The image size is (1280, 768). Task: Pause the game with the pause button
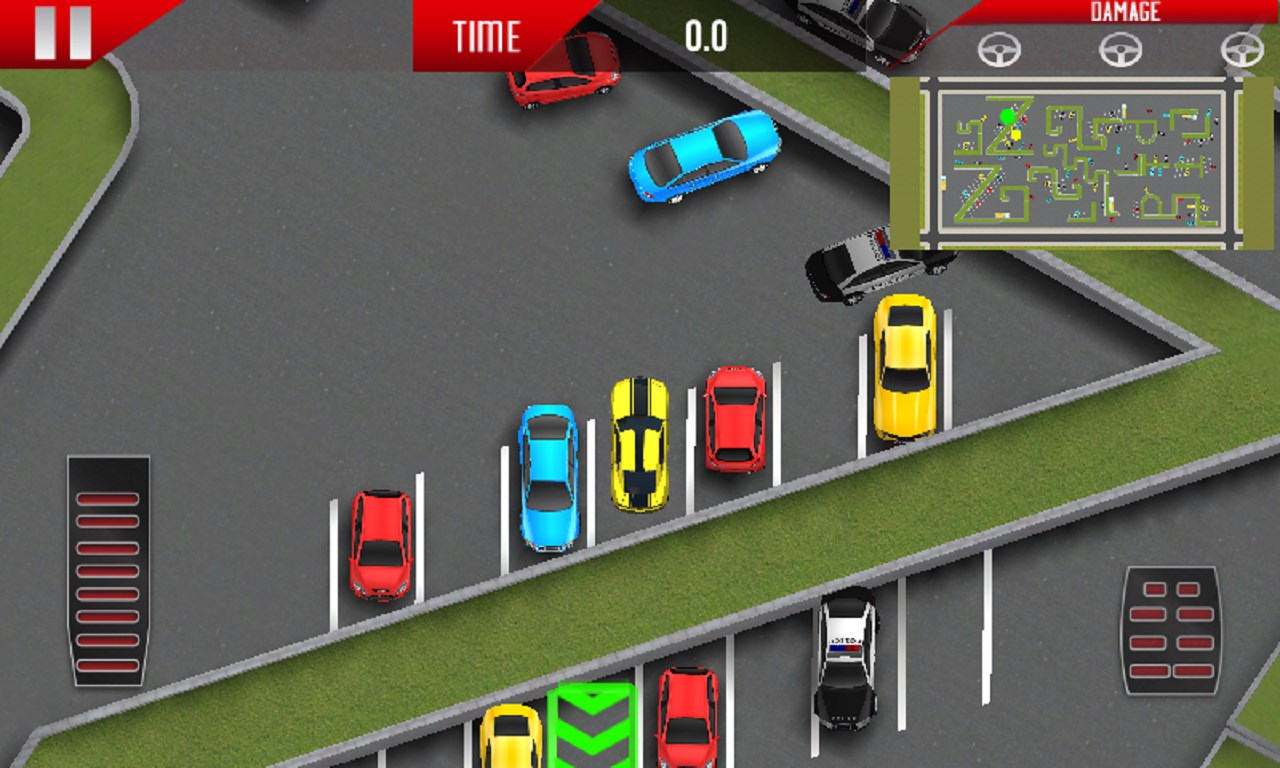62,32
